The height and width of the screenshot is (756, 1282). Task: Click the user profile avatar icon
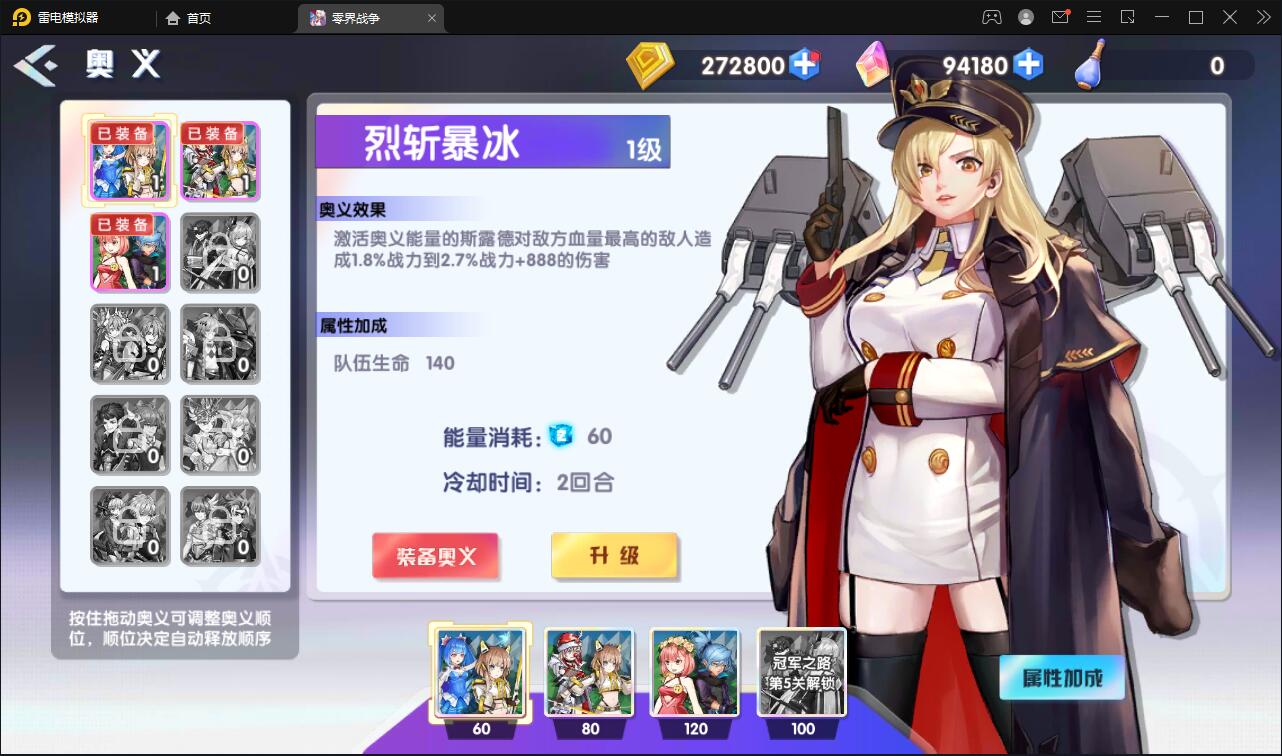pyautogui.click(x=1024, y=17)
